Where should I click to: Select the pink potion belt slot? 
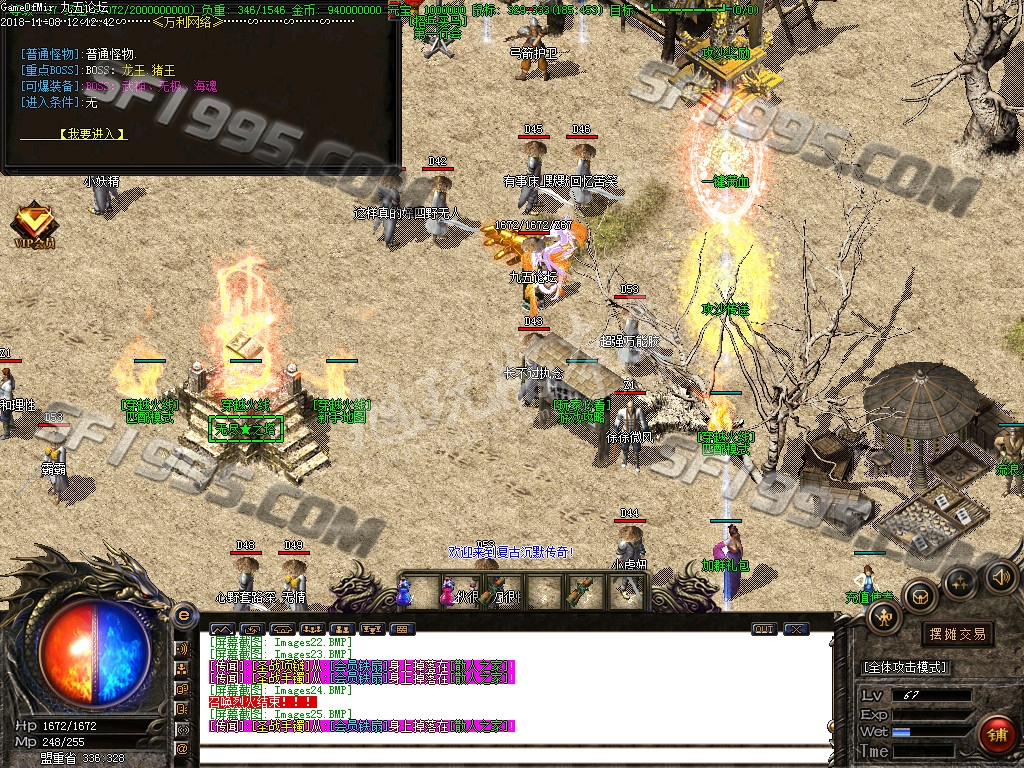[446, 592]
